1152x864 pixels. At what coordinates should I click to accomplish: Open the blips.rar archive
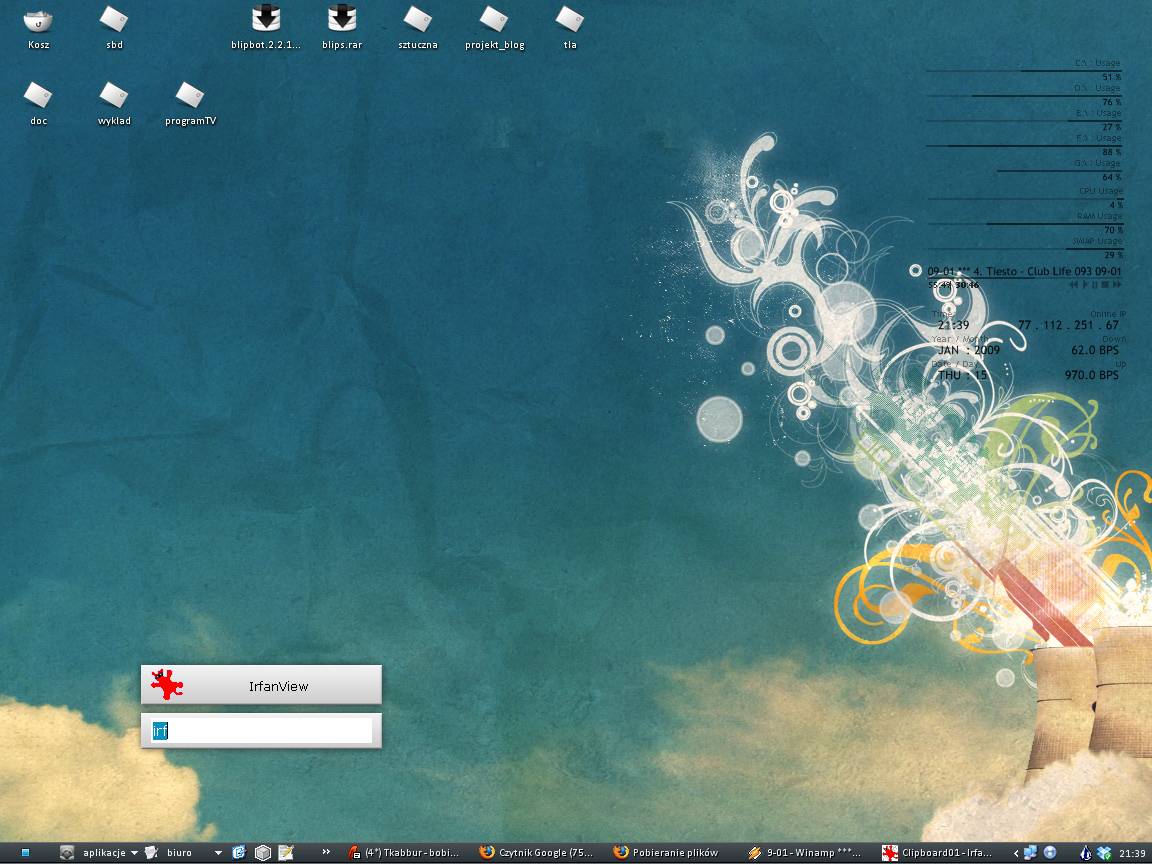[342, 20]
